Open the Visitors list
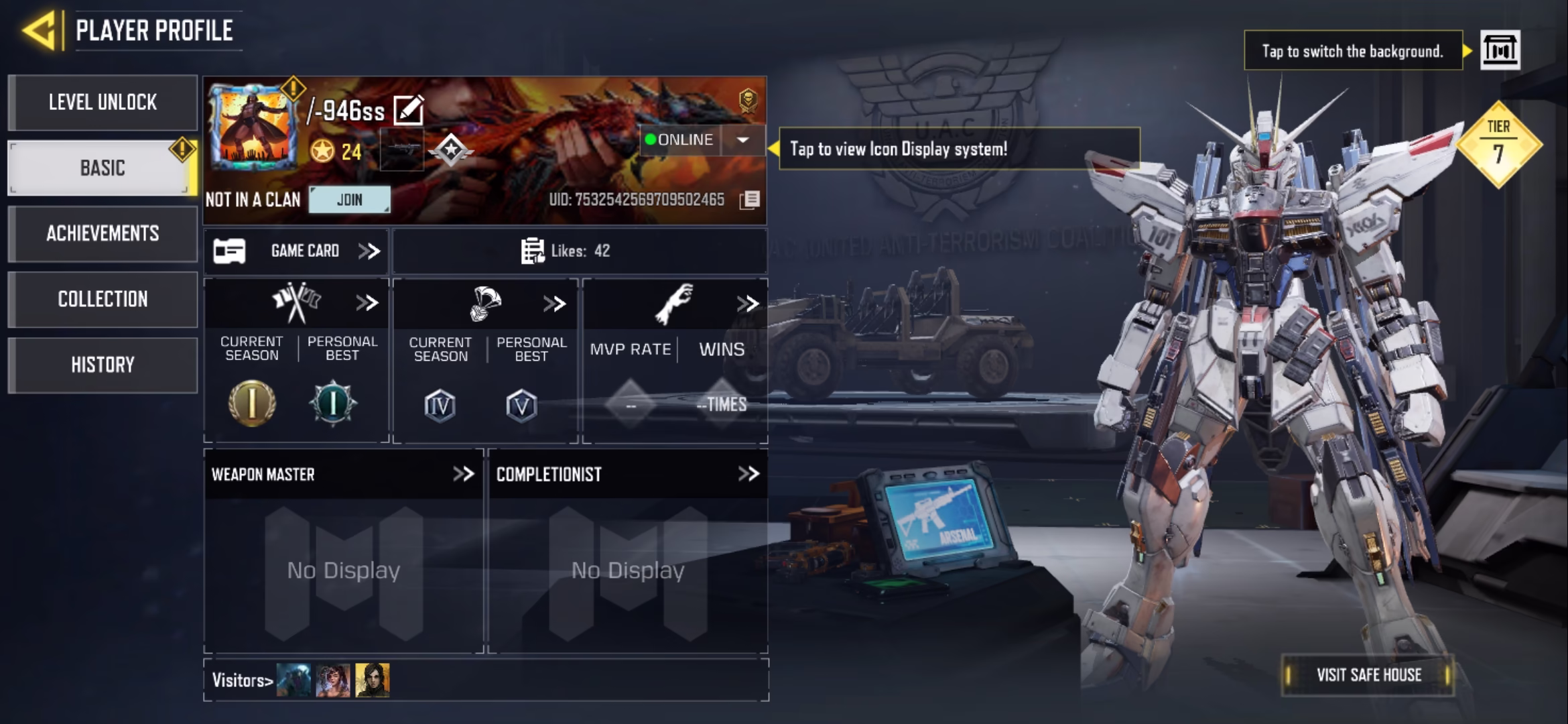1568x724 pixels. coord(242,680)
